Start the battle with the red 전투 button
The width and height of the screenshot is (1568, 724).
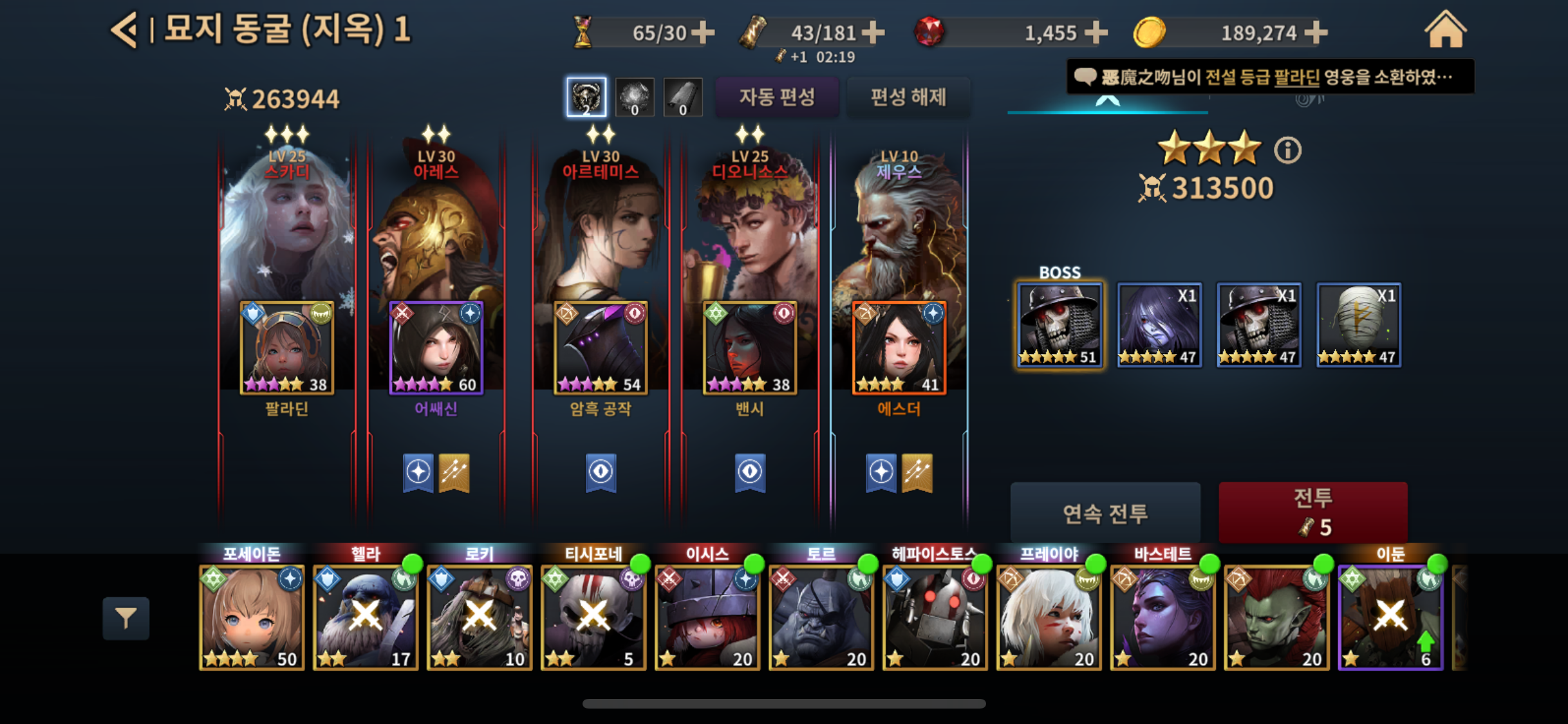point(1312,512)
